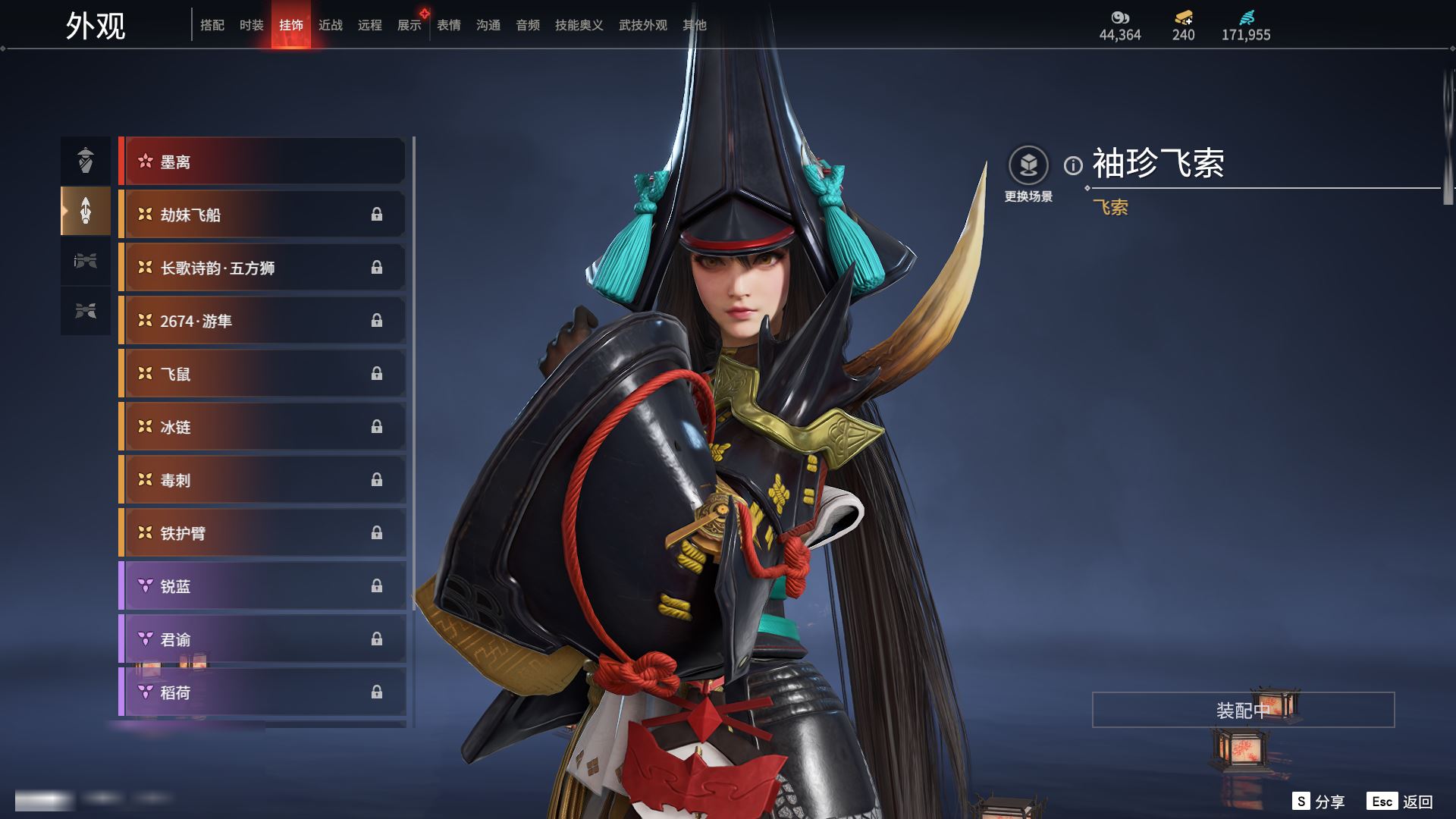The image size is (1456, 819).
Task: Open the 展示 tab
Action: click(409, 25)
